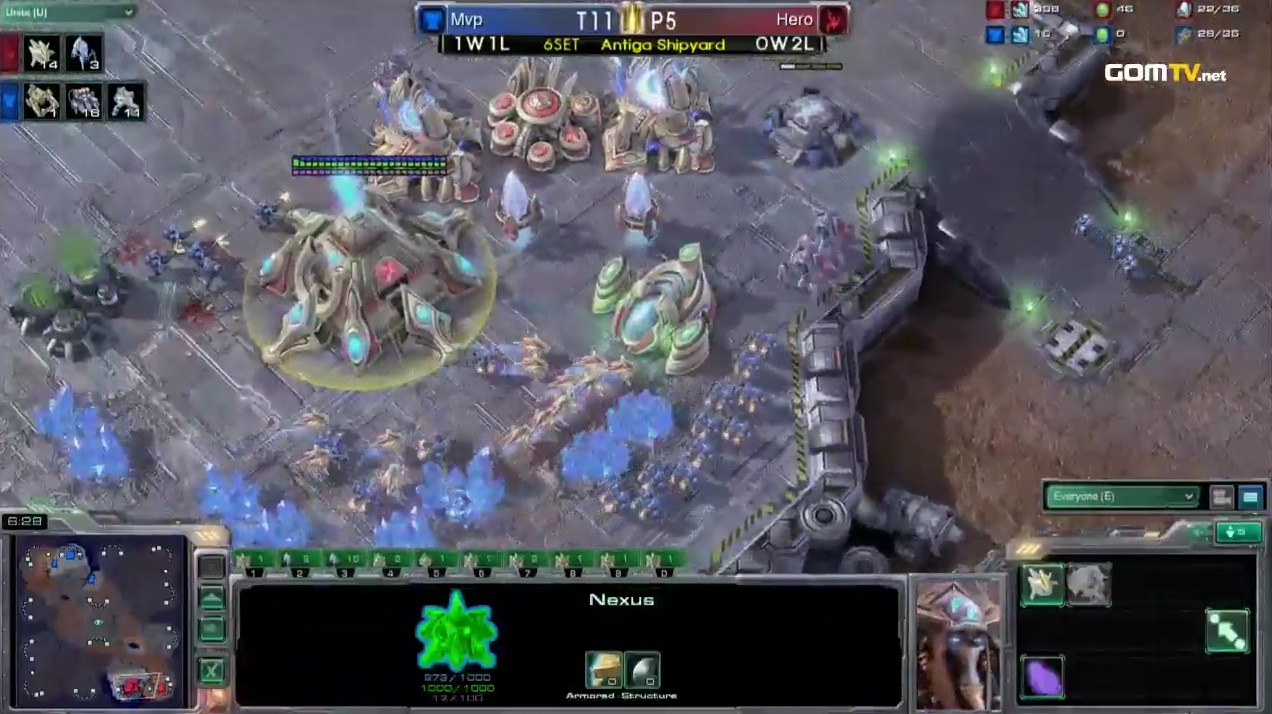The height and width of the screenshot is (714, 1272).
Task: Click the Nexus unit portrait
Action: pos(958,644)
